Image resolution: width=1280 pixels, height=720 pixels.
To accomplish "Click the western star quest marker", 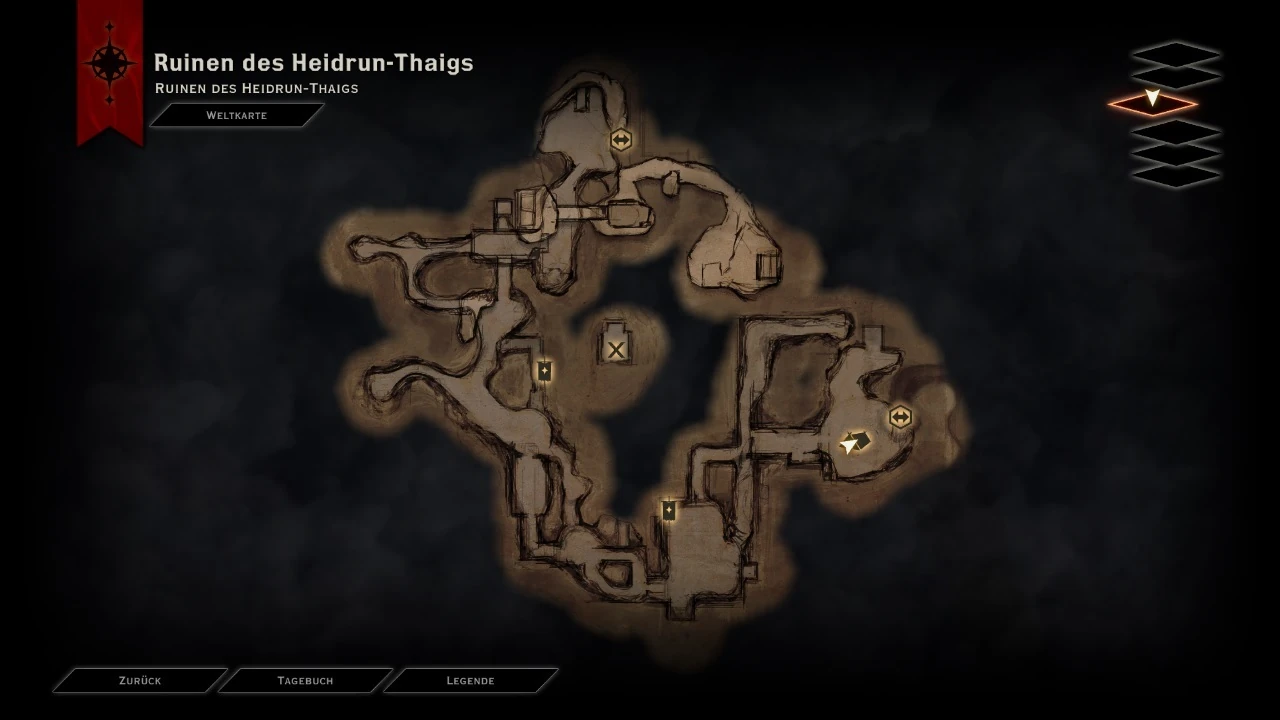I will tap(543, 371).
